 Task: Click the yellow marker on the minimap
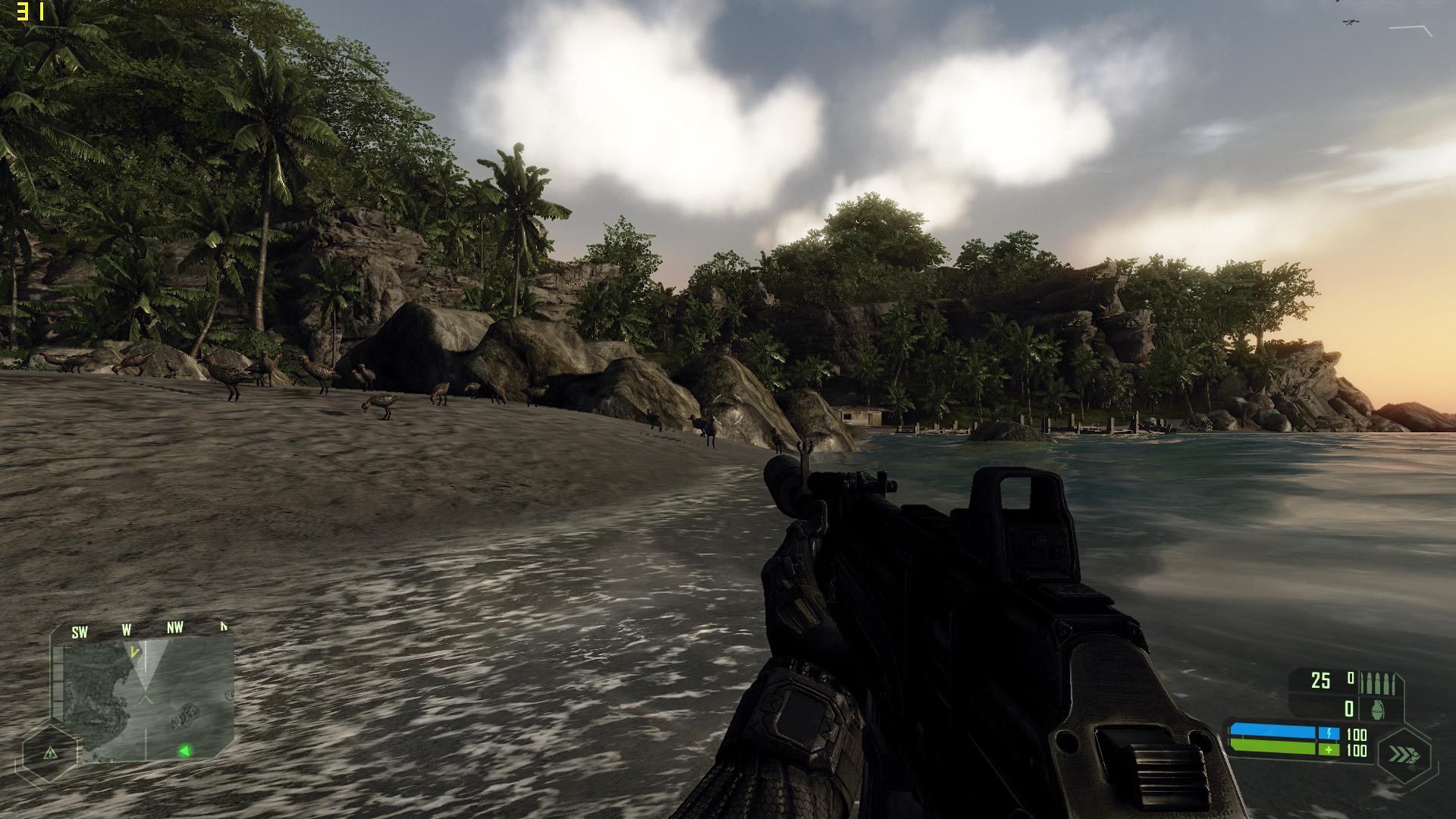[x=135, y=651]
